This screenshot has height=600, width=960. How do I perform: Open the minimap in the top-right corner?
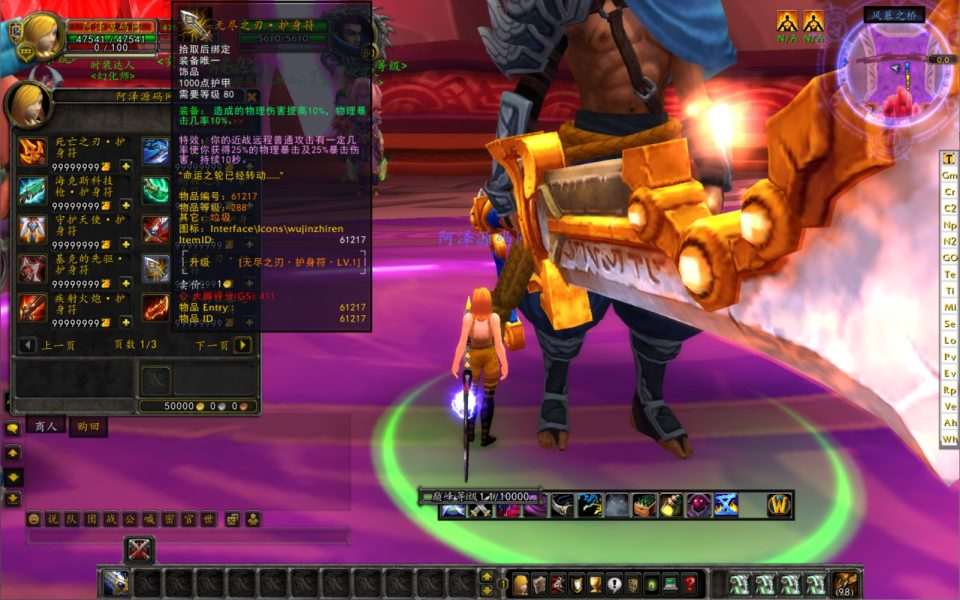(x=896, y=68)
